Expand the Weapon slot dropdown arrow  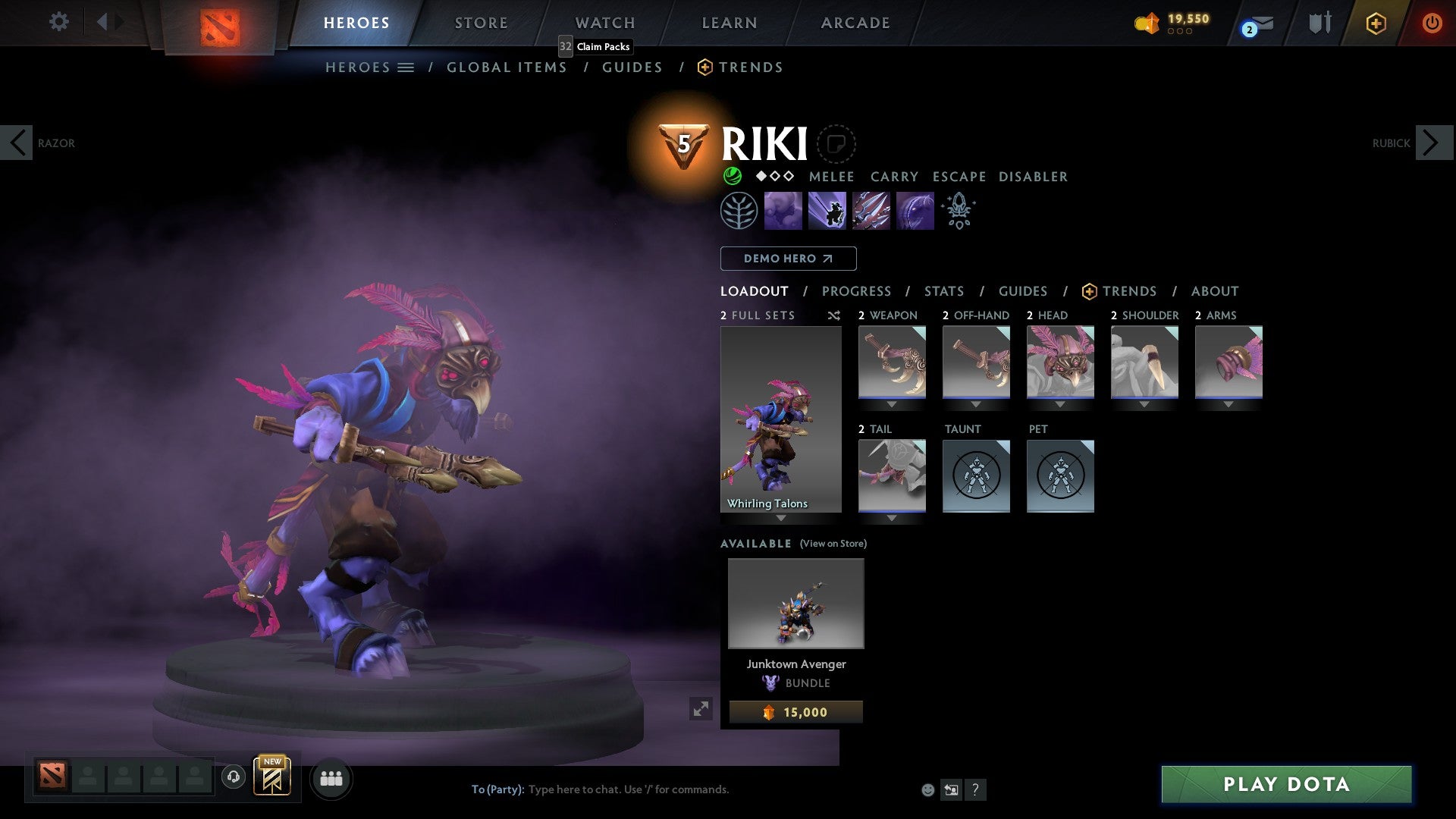(892, 404)
